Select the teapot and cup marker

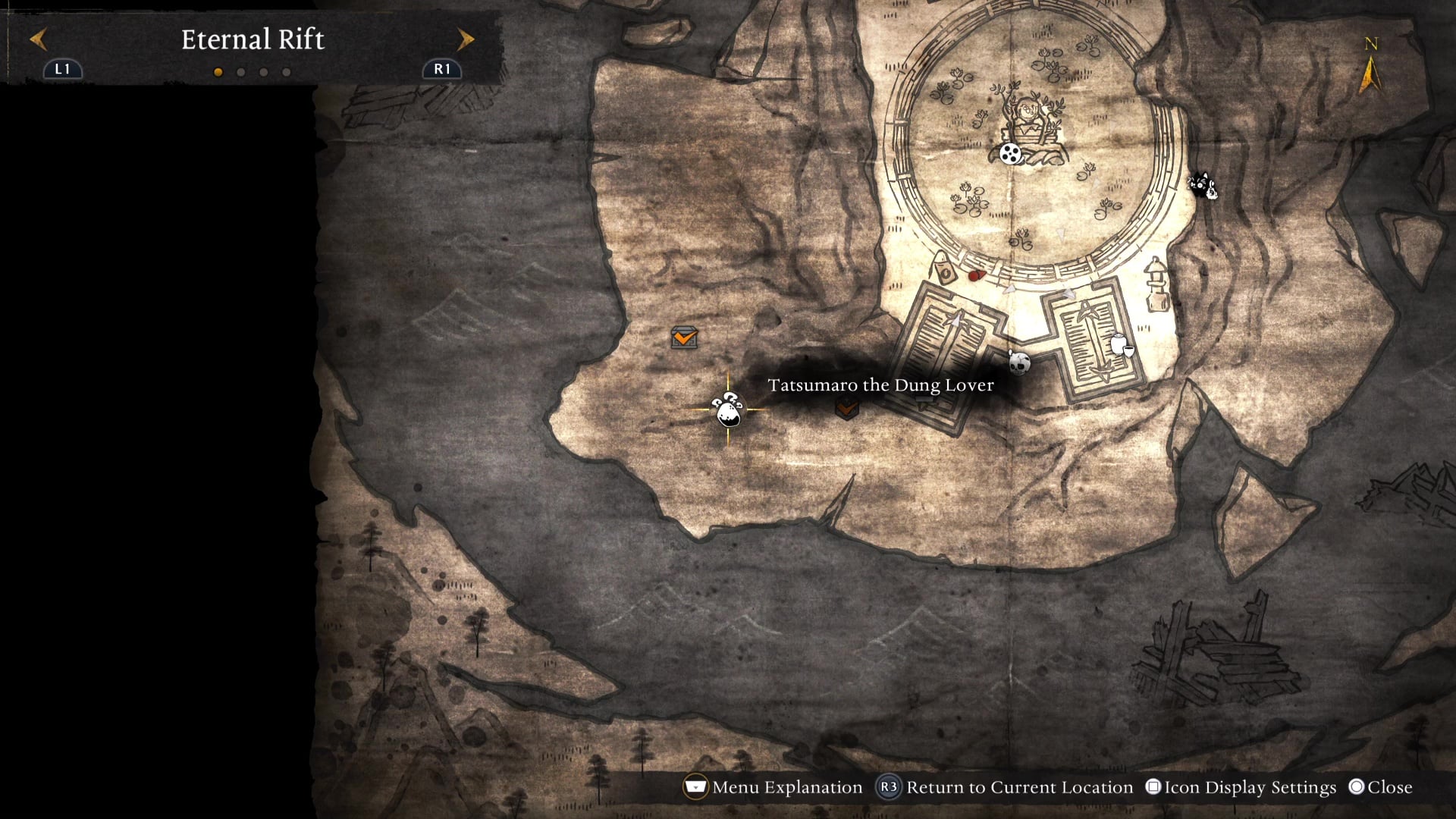(x=1121, y=346)
